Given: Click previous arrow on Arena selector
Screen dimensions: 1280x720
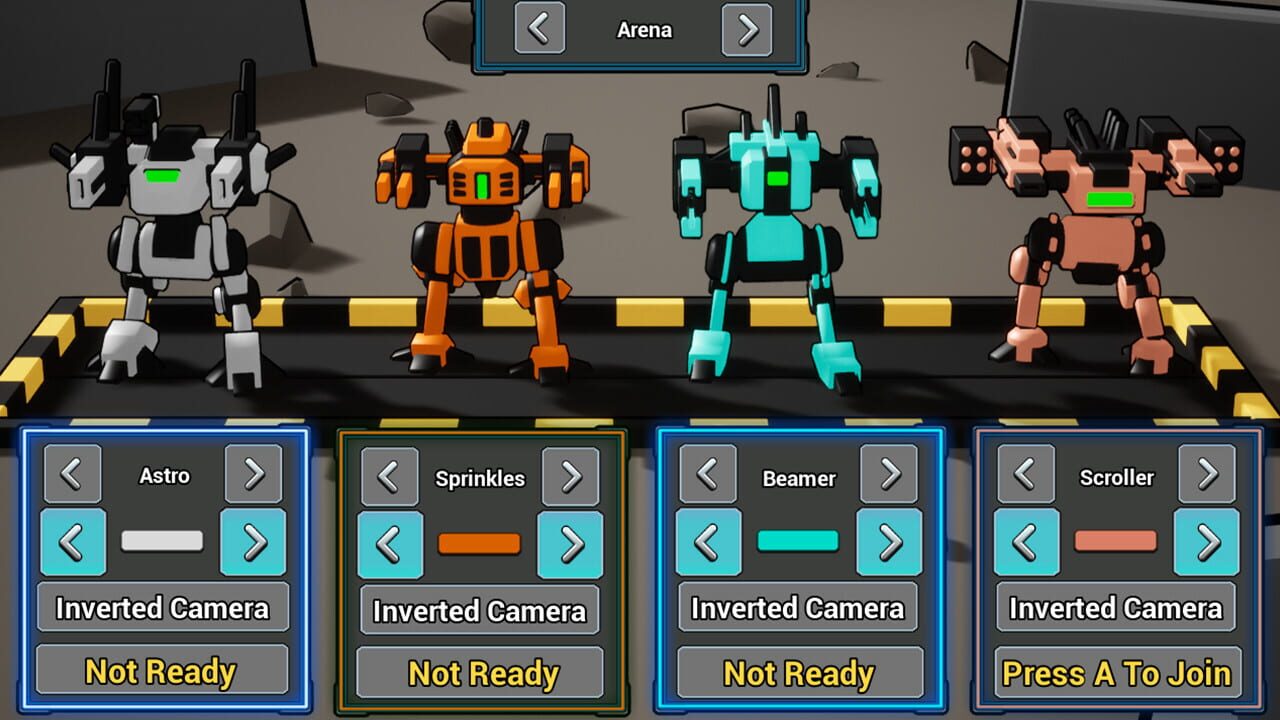Looking at the screenshot, I should click(539, 29).
